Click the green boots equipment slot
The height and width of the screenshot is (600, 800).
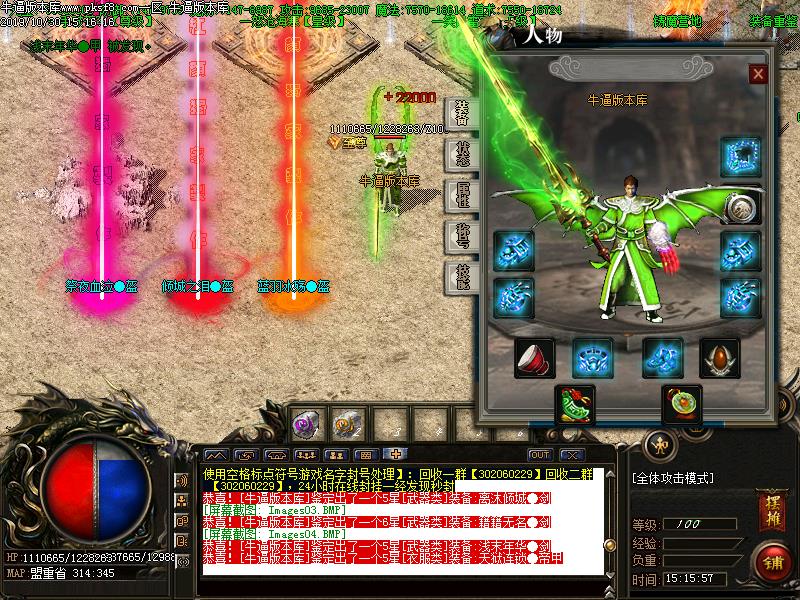[574, 404]
